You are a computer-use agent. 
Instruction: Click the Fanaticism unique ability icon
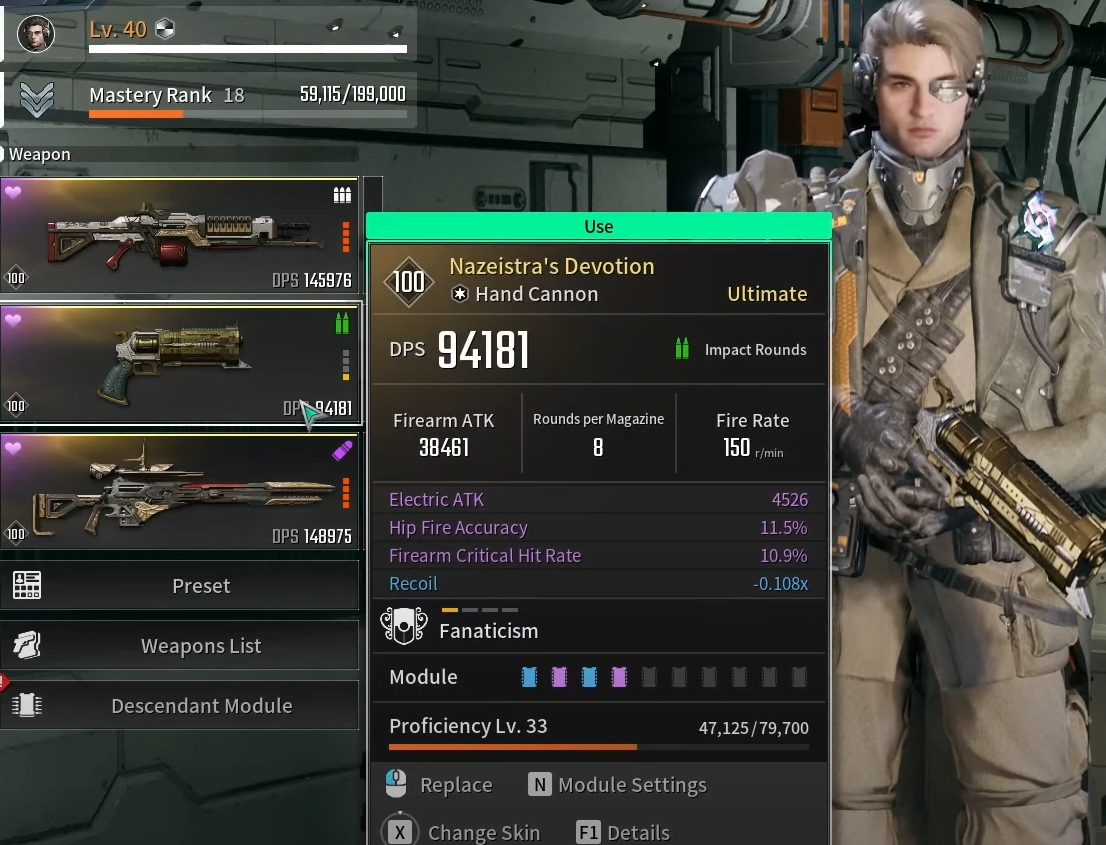point(404,628)
